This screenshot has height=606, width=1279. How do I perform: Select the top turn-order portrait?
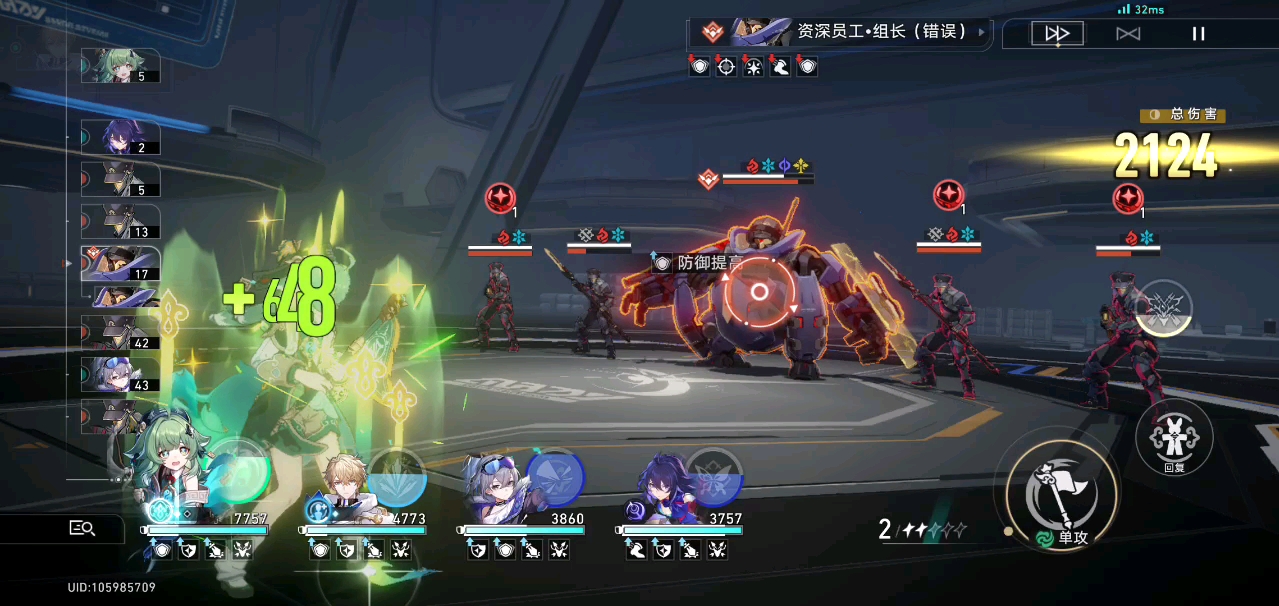[120, 66]
